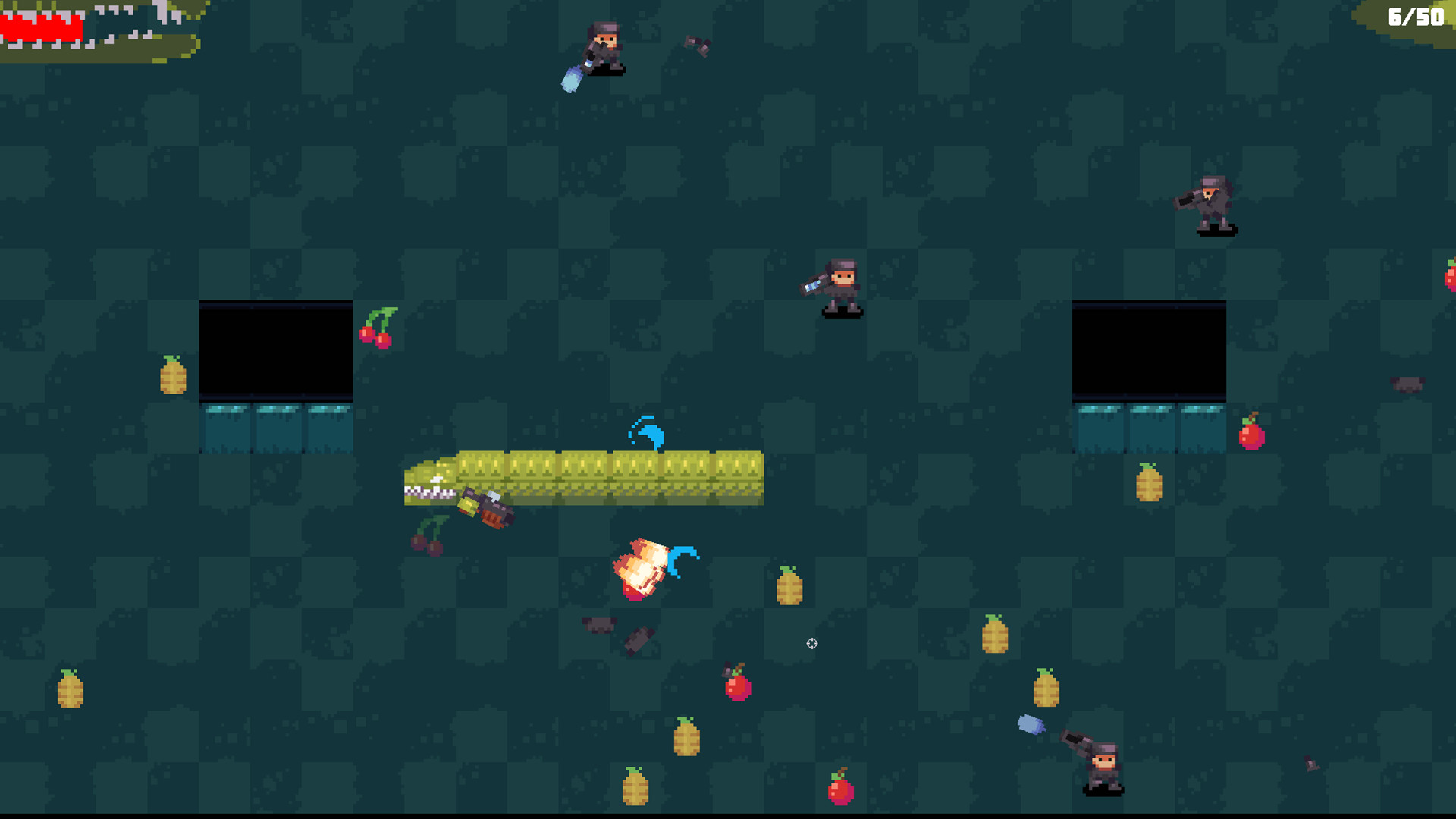
Task: Click the pineapple near the left screen edge
Action: pos(70,694)
